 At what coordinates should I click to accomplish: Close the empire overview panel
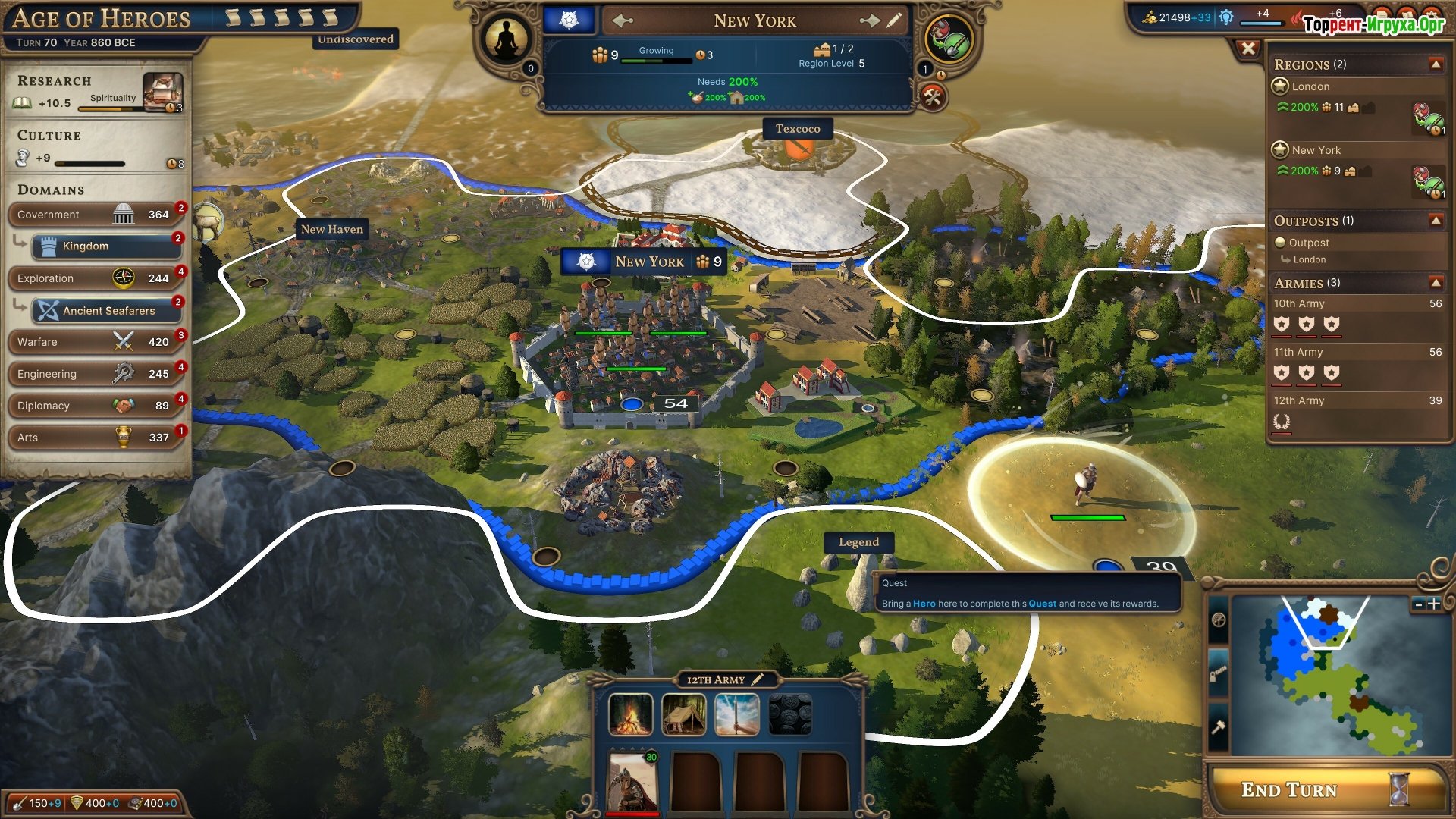point(1248,49)
